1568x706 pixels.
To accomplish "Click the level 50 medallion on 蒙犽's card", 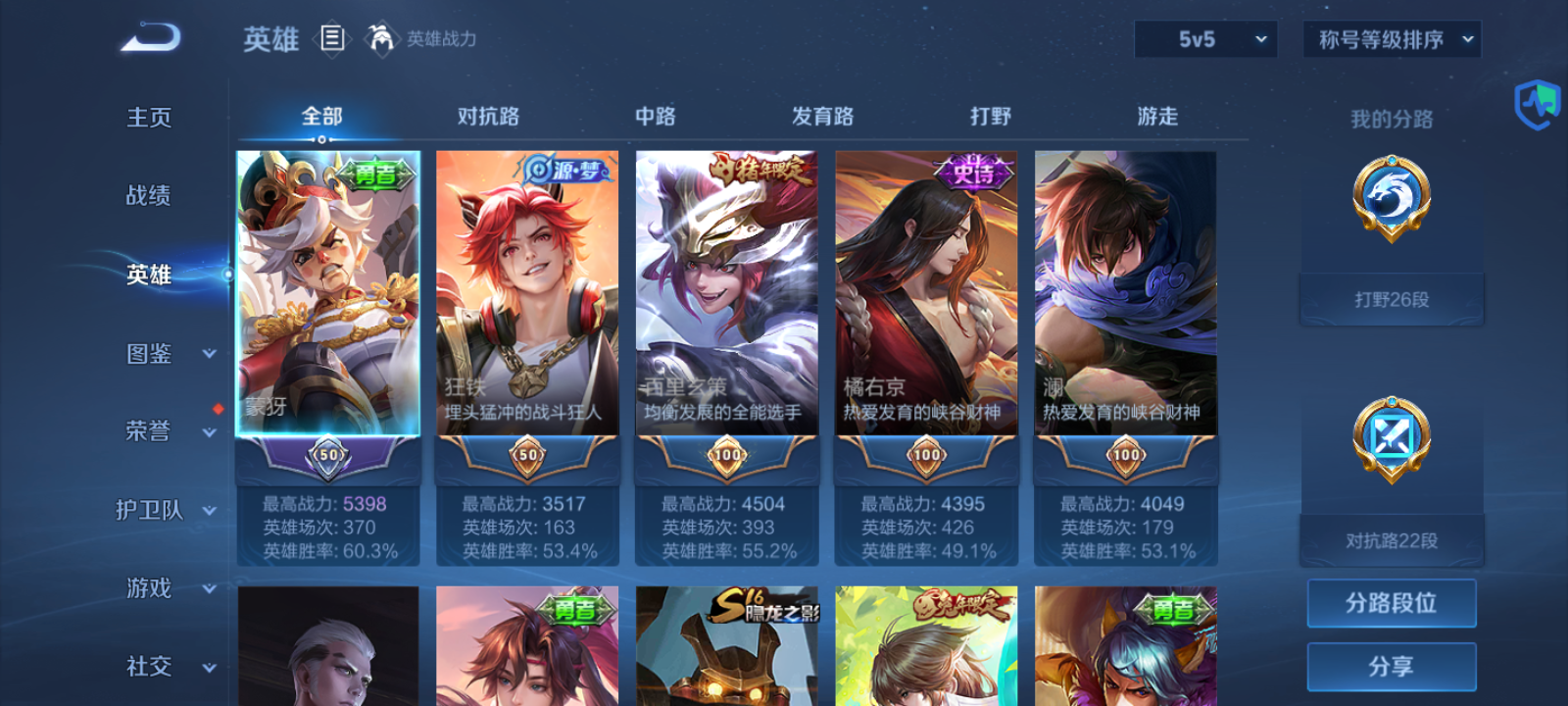I will 329,454.
